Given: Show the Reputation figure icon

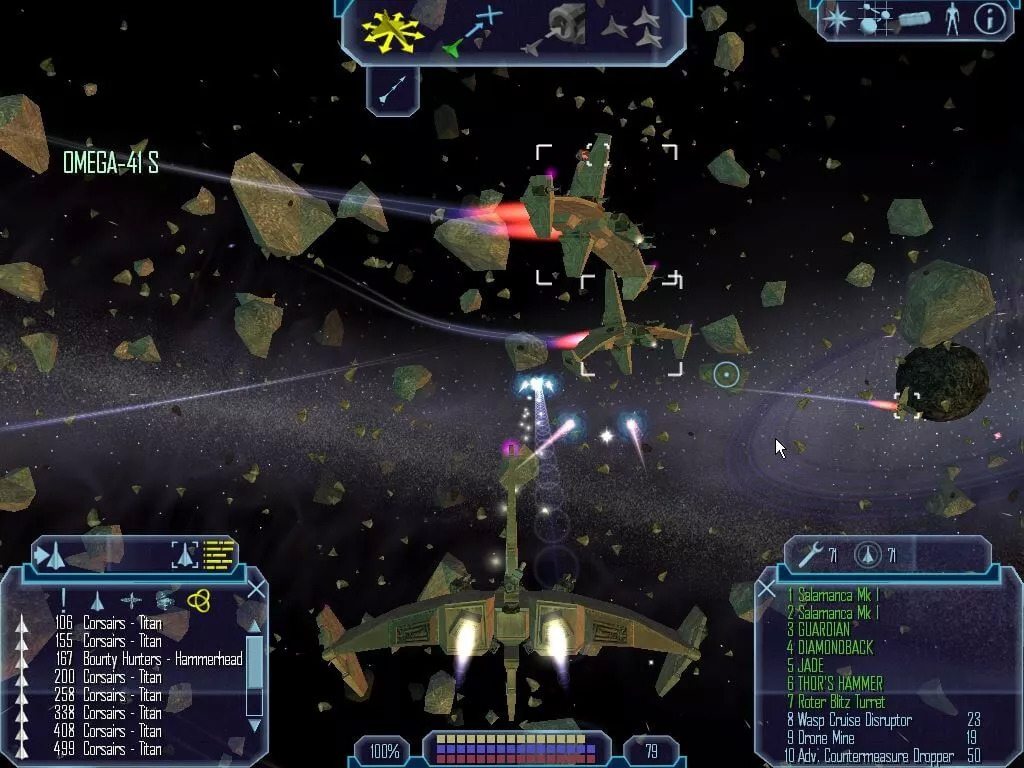Looking at the screenshot, I should click(951, 18).
